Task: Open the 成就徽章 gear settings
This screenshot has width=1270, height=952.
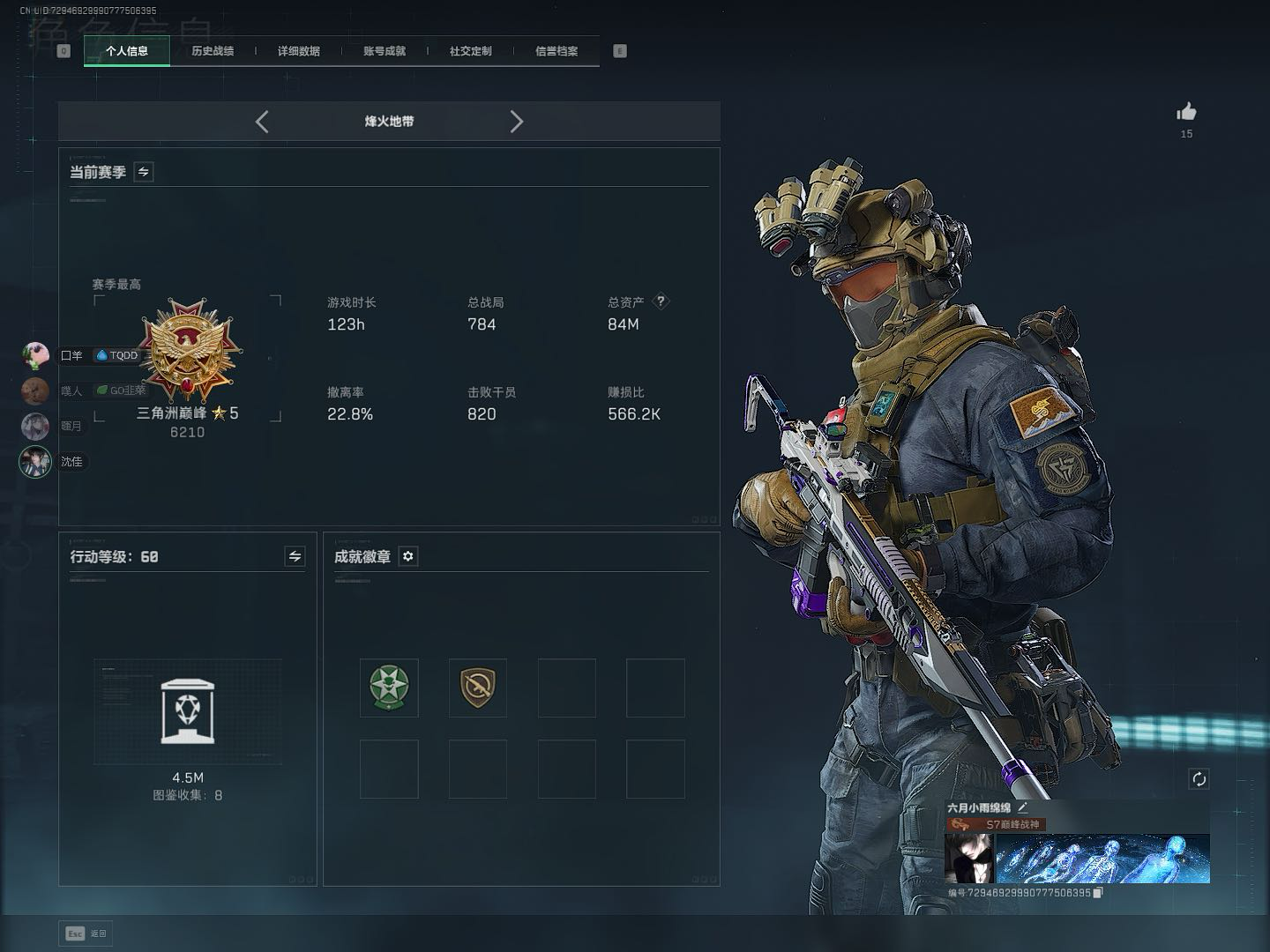Action: (x=408, y=556)
